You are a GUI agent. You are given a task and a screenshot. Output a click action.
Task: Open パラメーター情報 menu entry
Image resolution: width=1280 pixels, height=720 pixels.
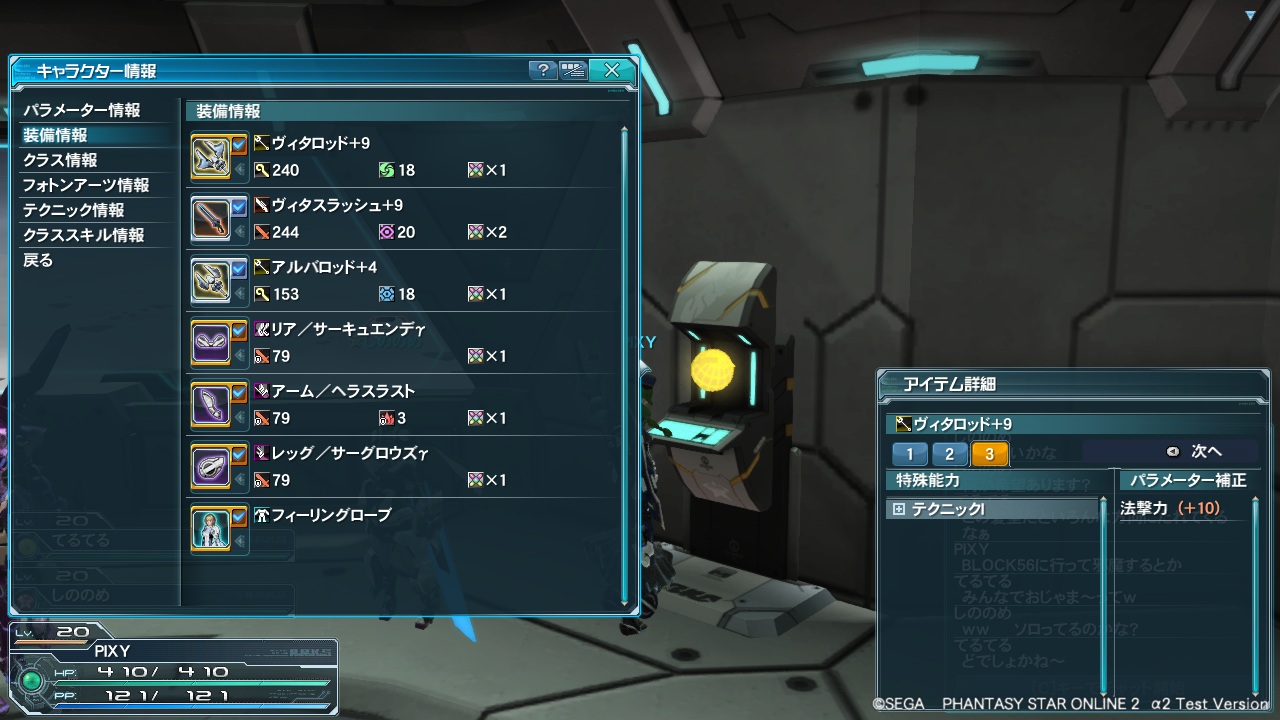pos(82,110)
